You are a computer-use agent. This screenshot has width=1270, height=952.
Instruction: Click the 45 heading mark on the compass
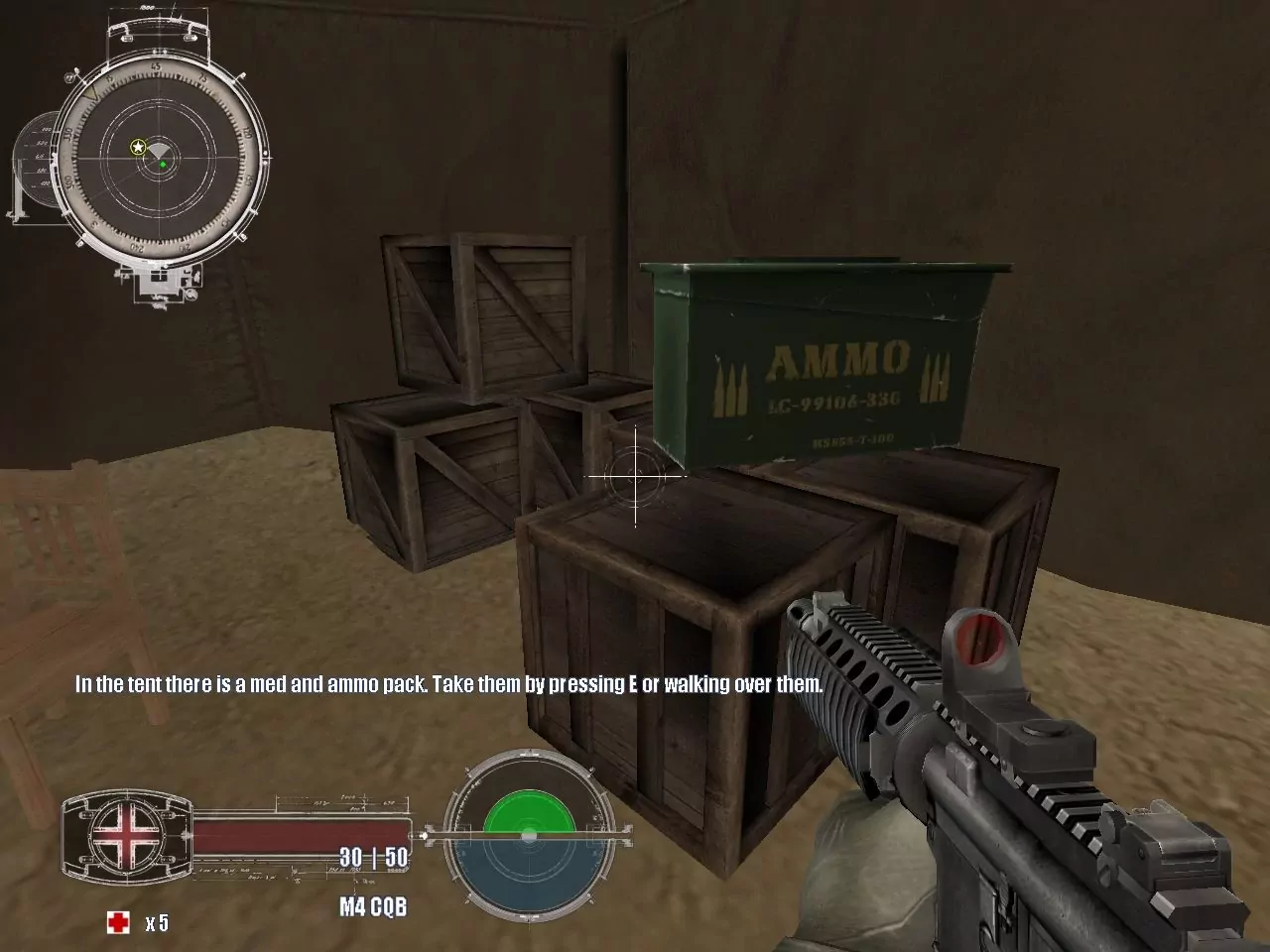[x=156, y=66]
